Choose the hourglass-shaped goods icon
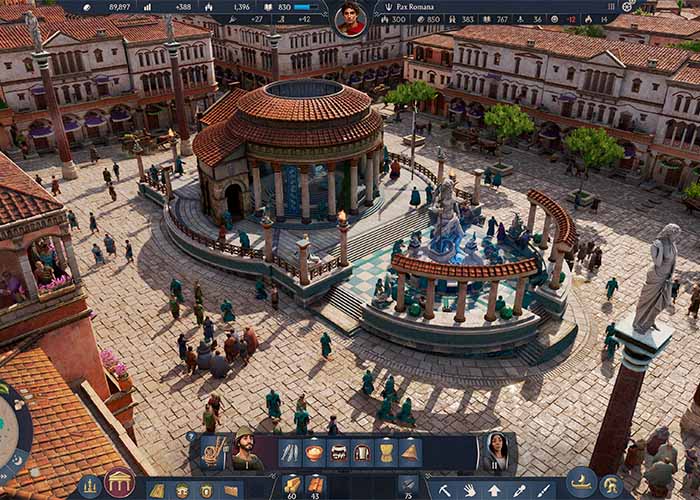Screen dimensions: 700x500 click(386, 453)
